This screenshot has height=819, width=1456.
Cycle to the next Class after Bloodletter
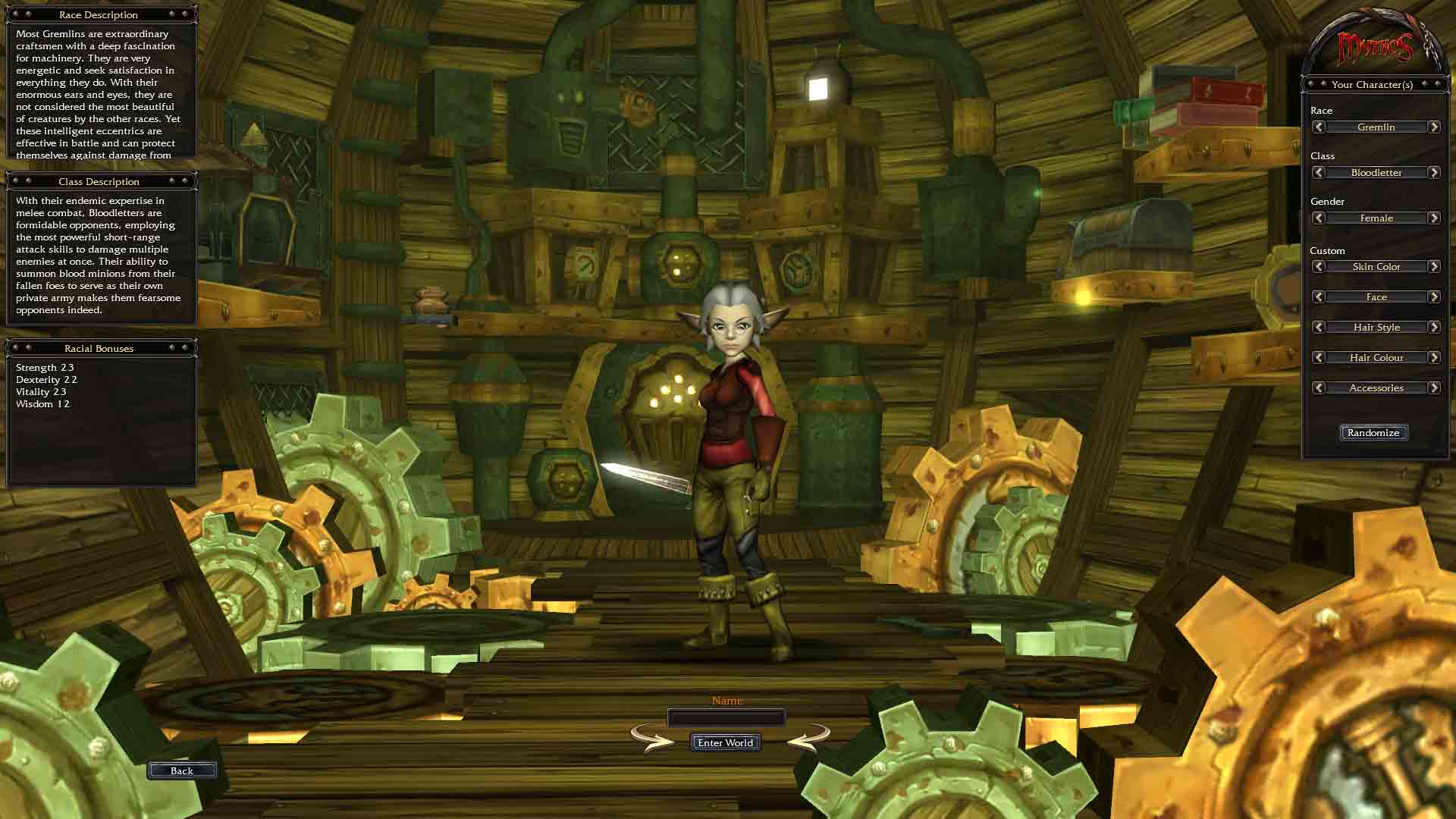coord(1433,172)
